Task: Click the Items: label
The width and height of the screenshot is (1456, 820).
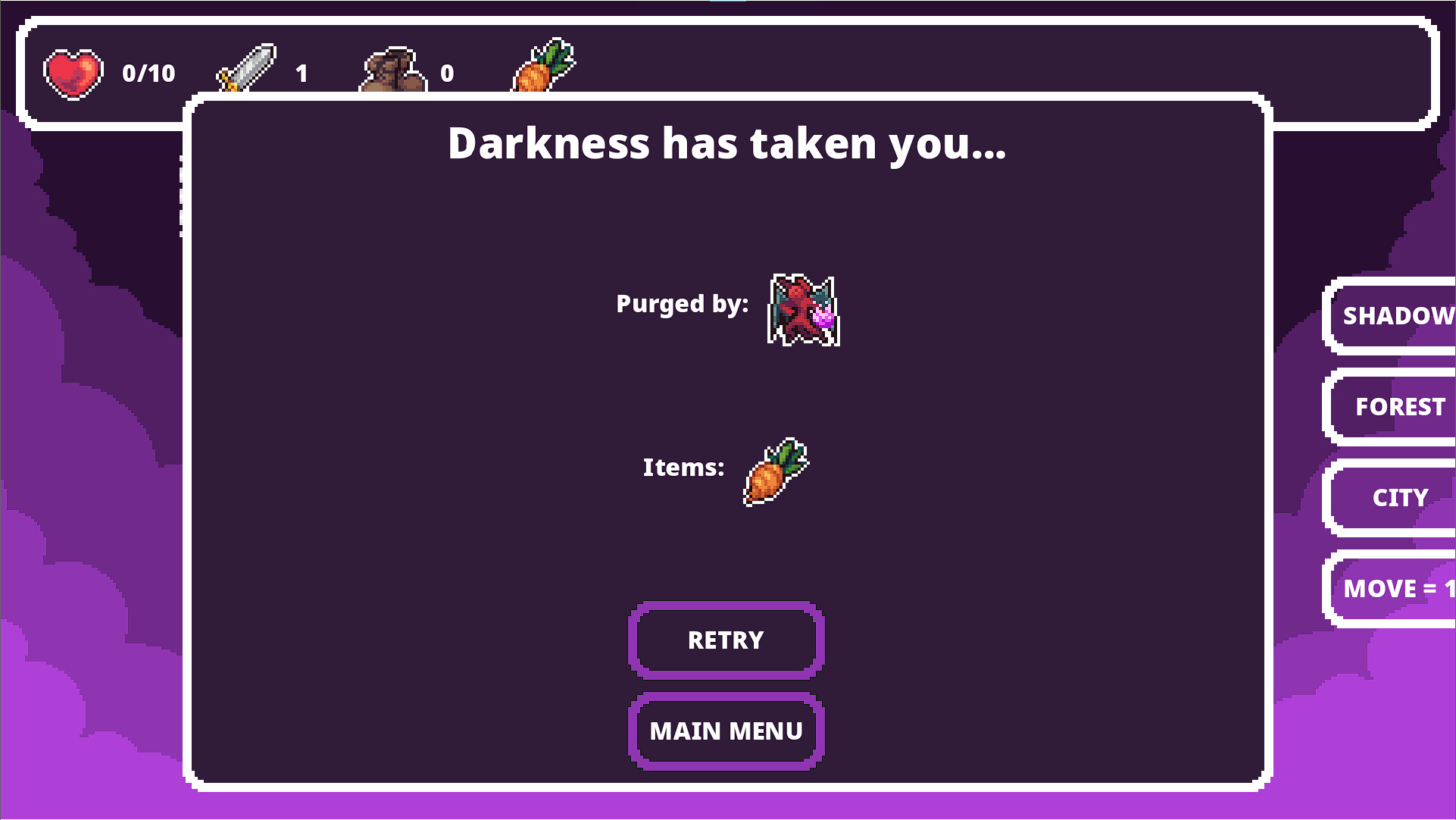Action: [683, 468]
